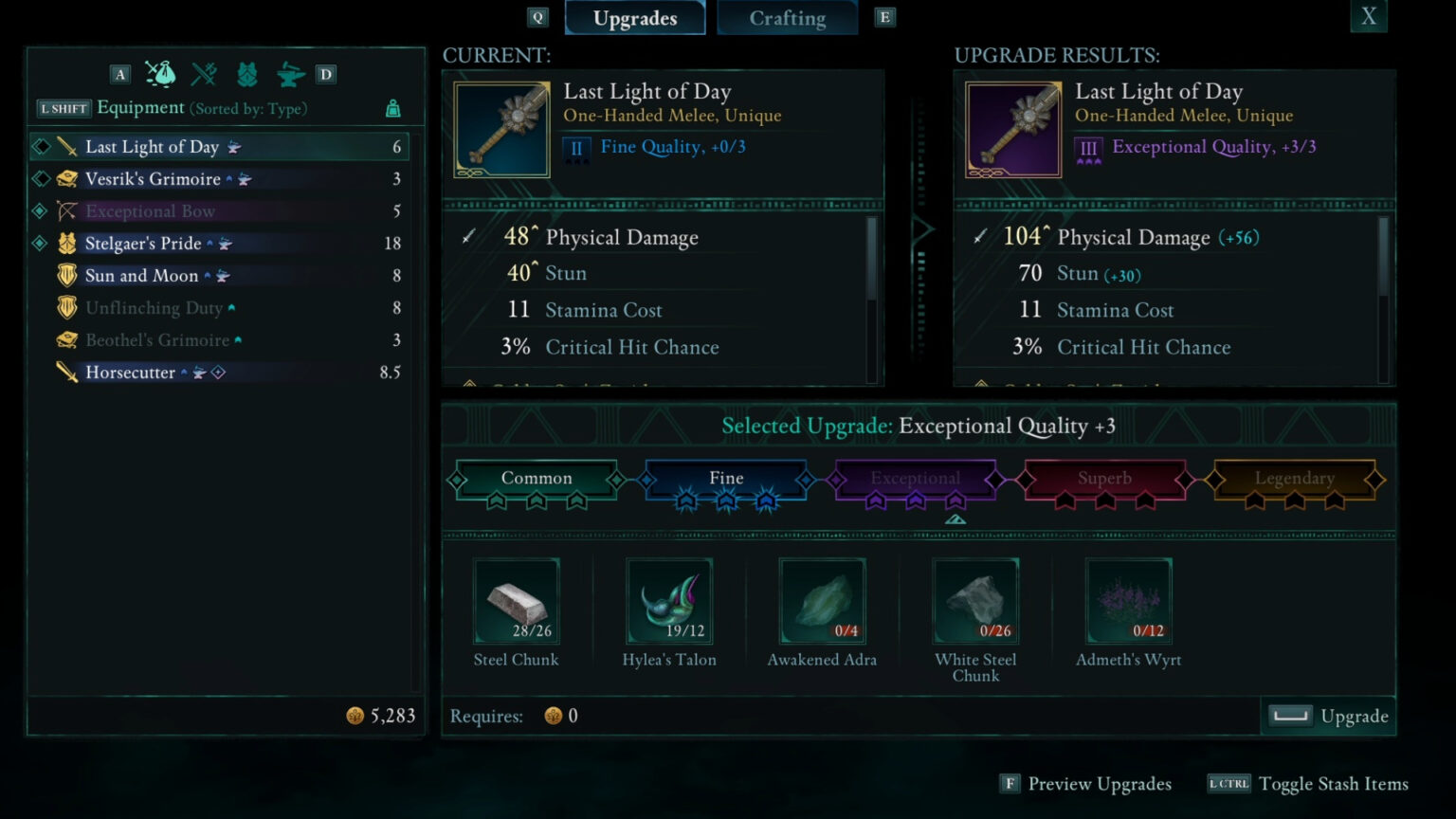Choose Vesrik's Grimoire from the list
The image size is (1456, 819).
click(153, 179)
